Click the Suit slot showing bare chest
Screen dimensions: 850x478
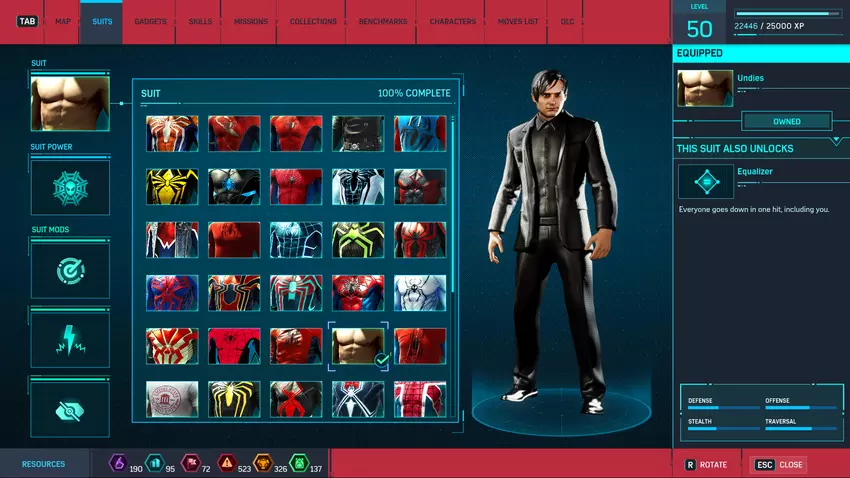70,102
